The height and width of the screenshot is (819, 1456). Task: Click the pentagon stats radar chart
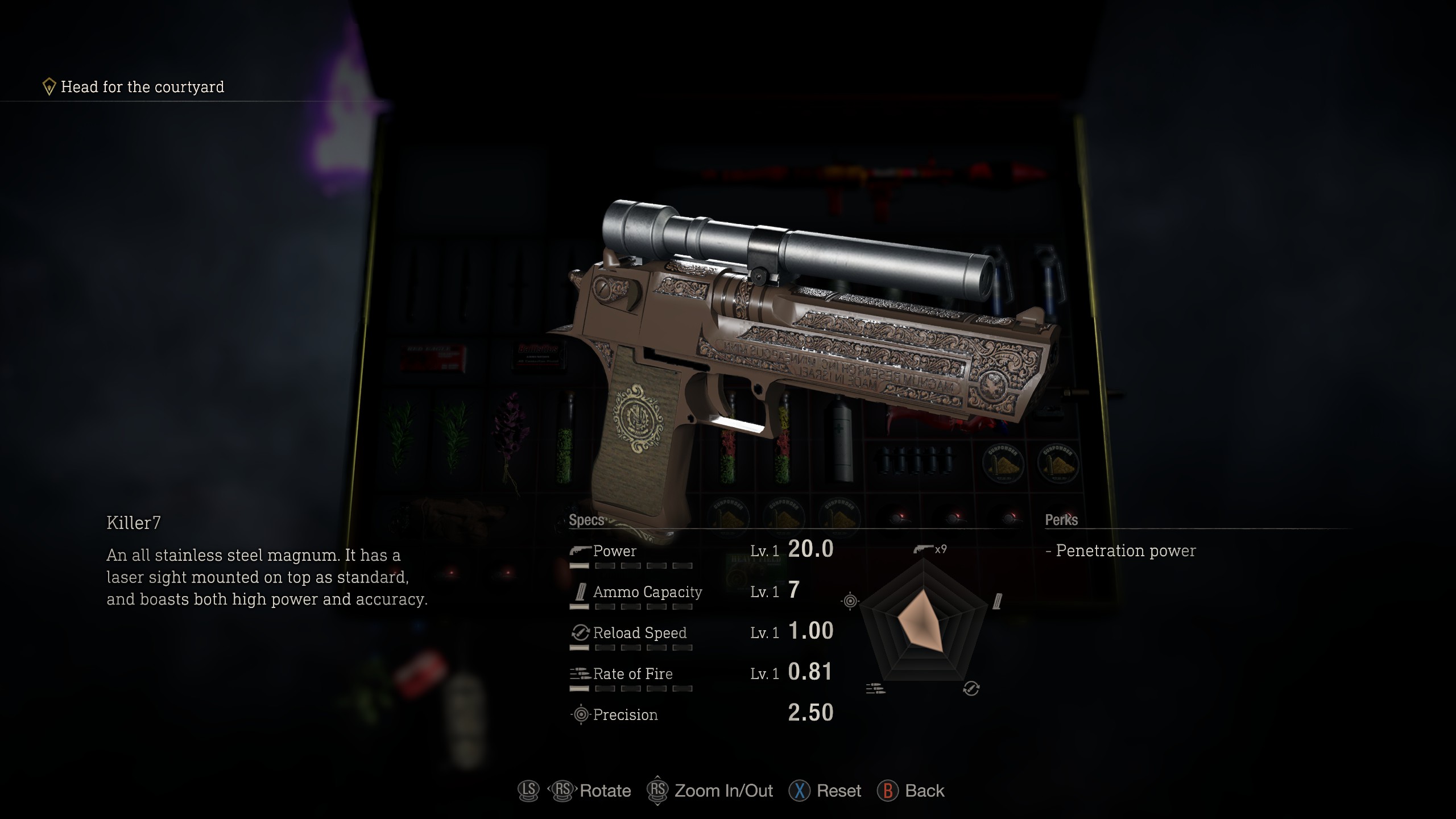(x=923, y=623)
